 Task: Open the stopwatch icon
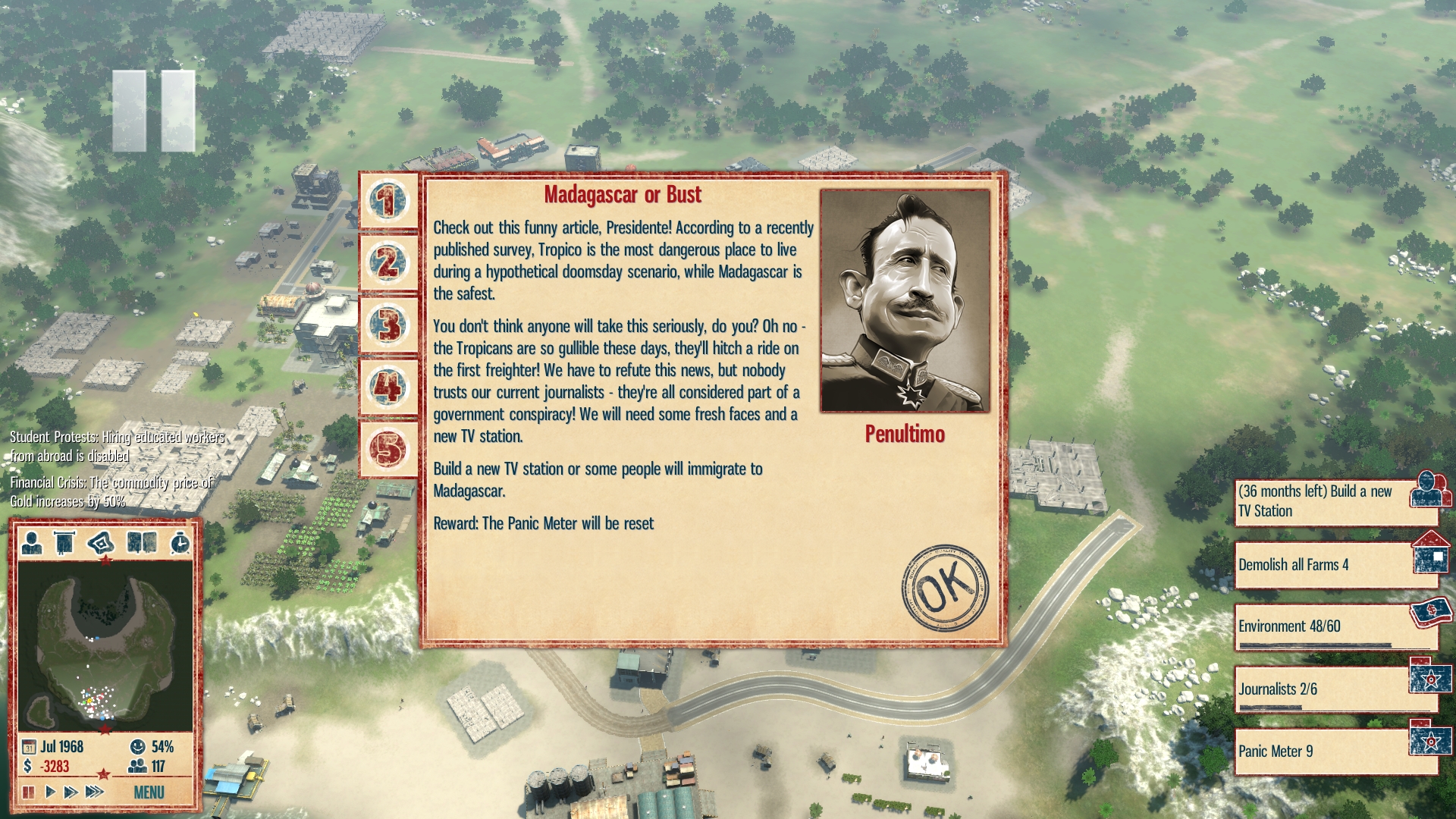pyautogui.click(x=180, y=543)
